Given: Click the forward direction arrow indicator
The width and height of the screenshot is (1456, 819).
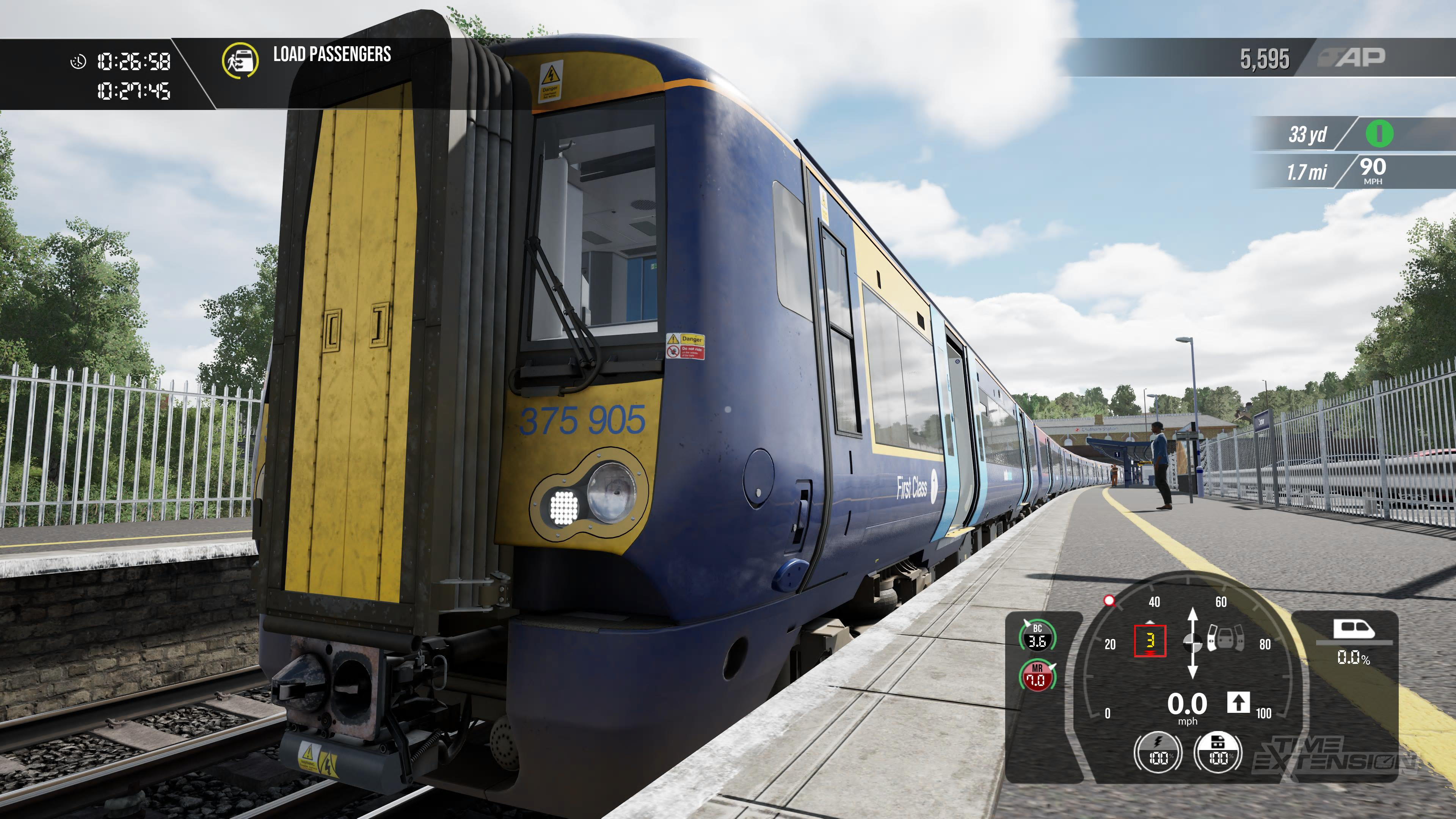Looking at the screenshot, I should click(x=1238, y=703).
